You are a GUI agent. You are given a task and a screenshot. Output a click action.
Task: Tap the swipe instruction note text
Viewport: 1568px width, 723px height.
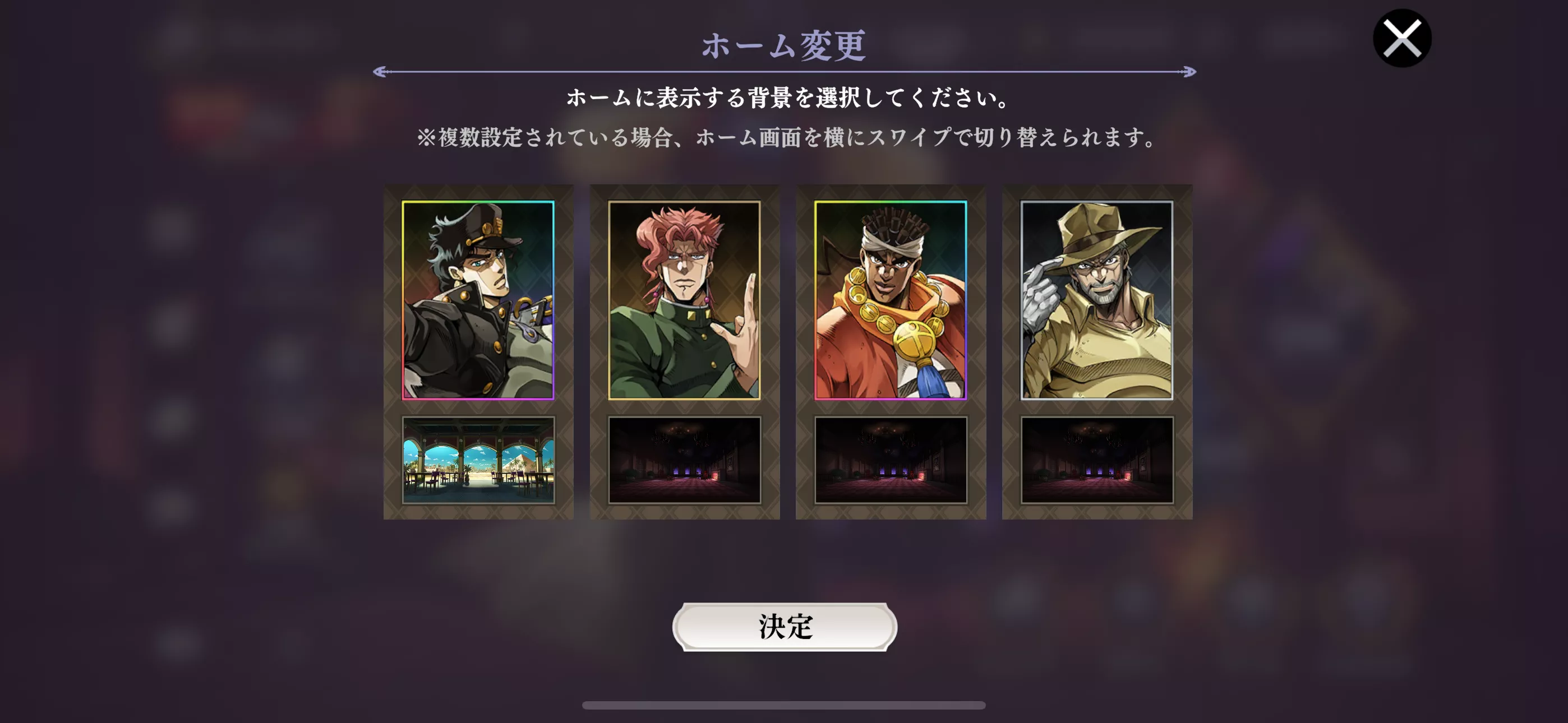tap(784, 139)
